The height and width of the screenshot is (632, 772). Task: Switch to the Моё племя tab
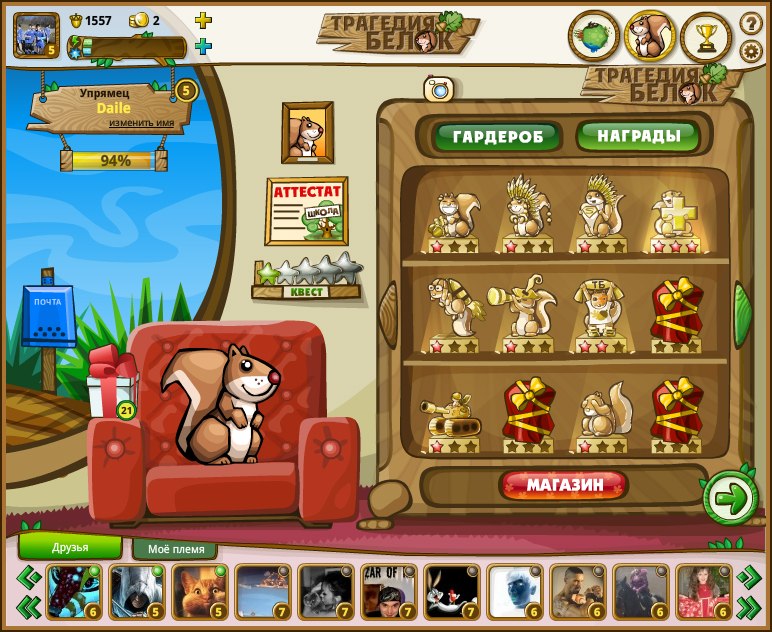175,549
